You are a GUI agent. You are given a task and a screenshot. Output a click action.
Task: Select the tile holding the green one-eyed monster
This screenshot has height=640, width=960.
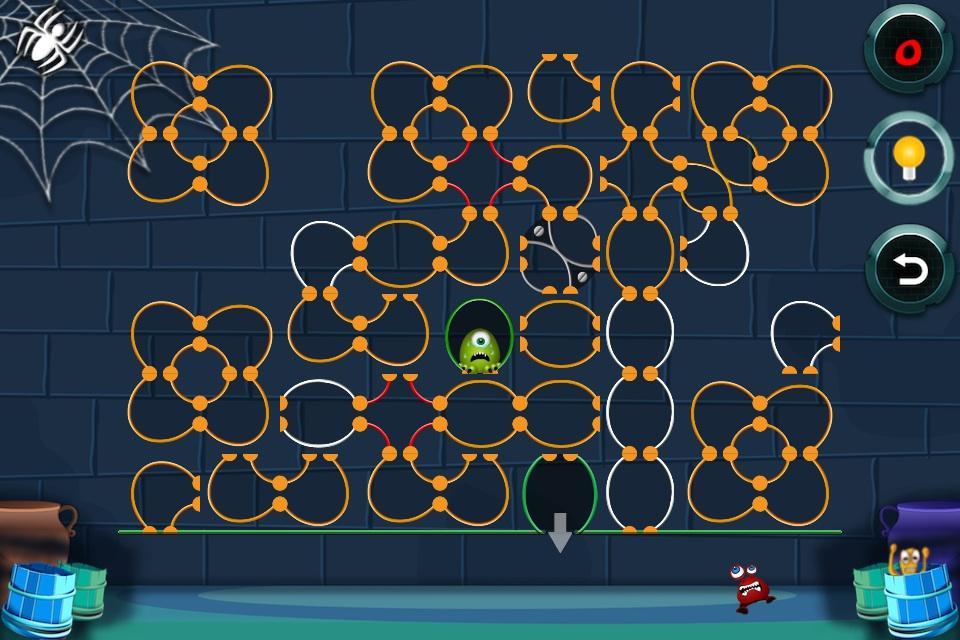click(x=479, y=336)
